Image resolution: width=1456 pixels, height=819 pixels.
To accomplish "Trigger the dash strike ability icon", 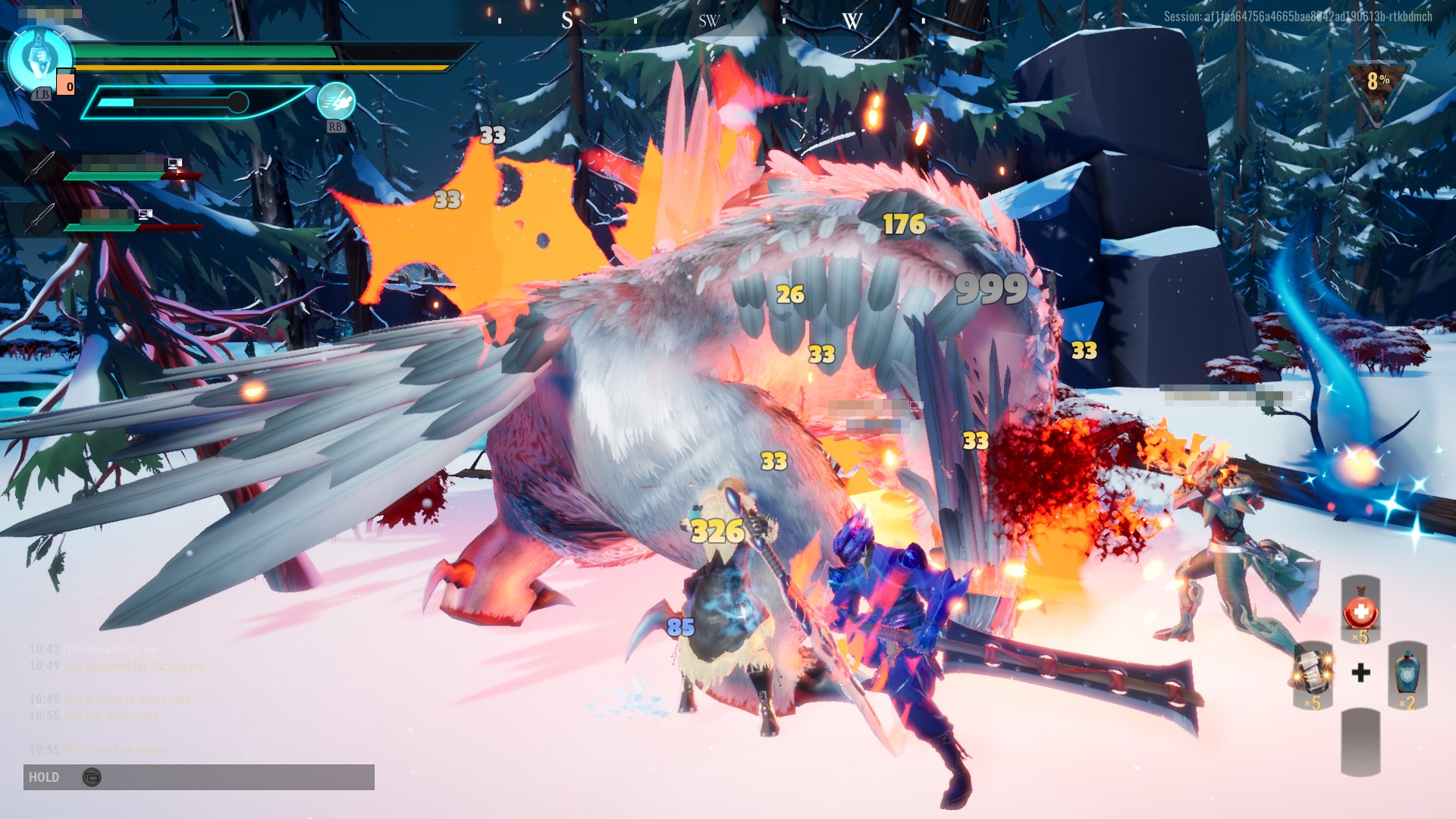I will pos(336,102).
